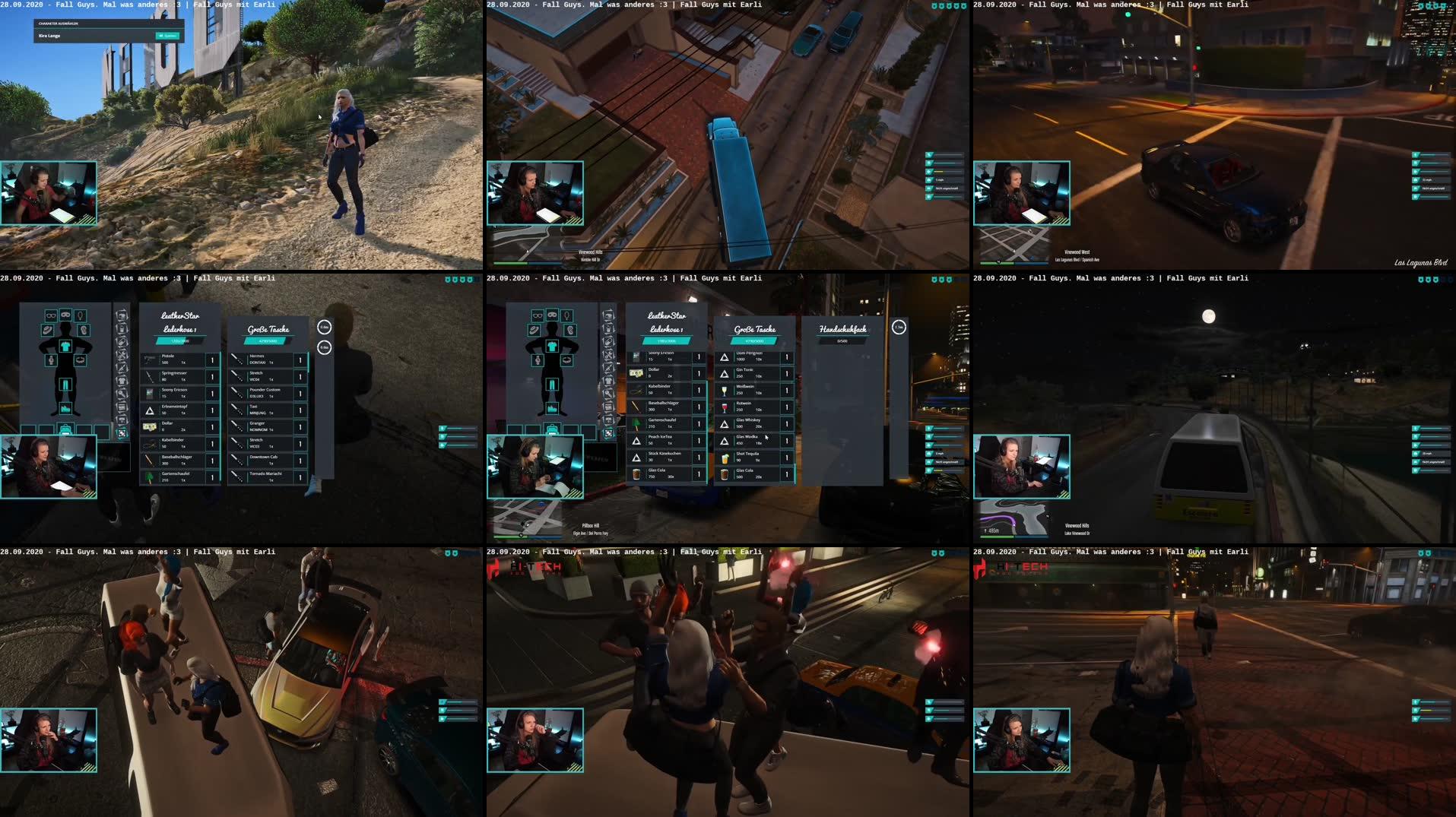Open the mask equipment slot
Image resolution: width=1456 pixels, height=817 pixels.
(67, 316)
